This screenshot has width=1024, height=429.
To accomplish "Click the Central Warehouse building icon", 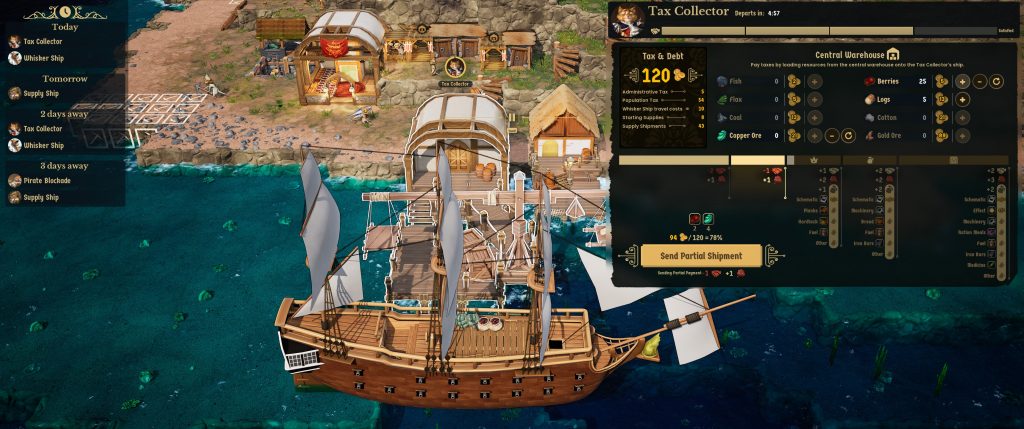I will pos(894,54).
